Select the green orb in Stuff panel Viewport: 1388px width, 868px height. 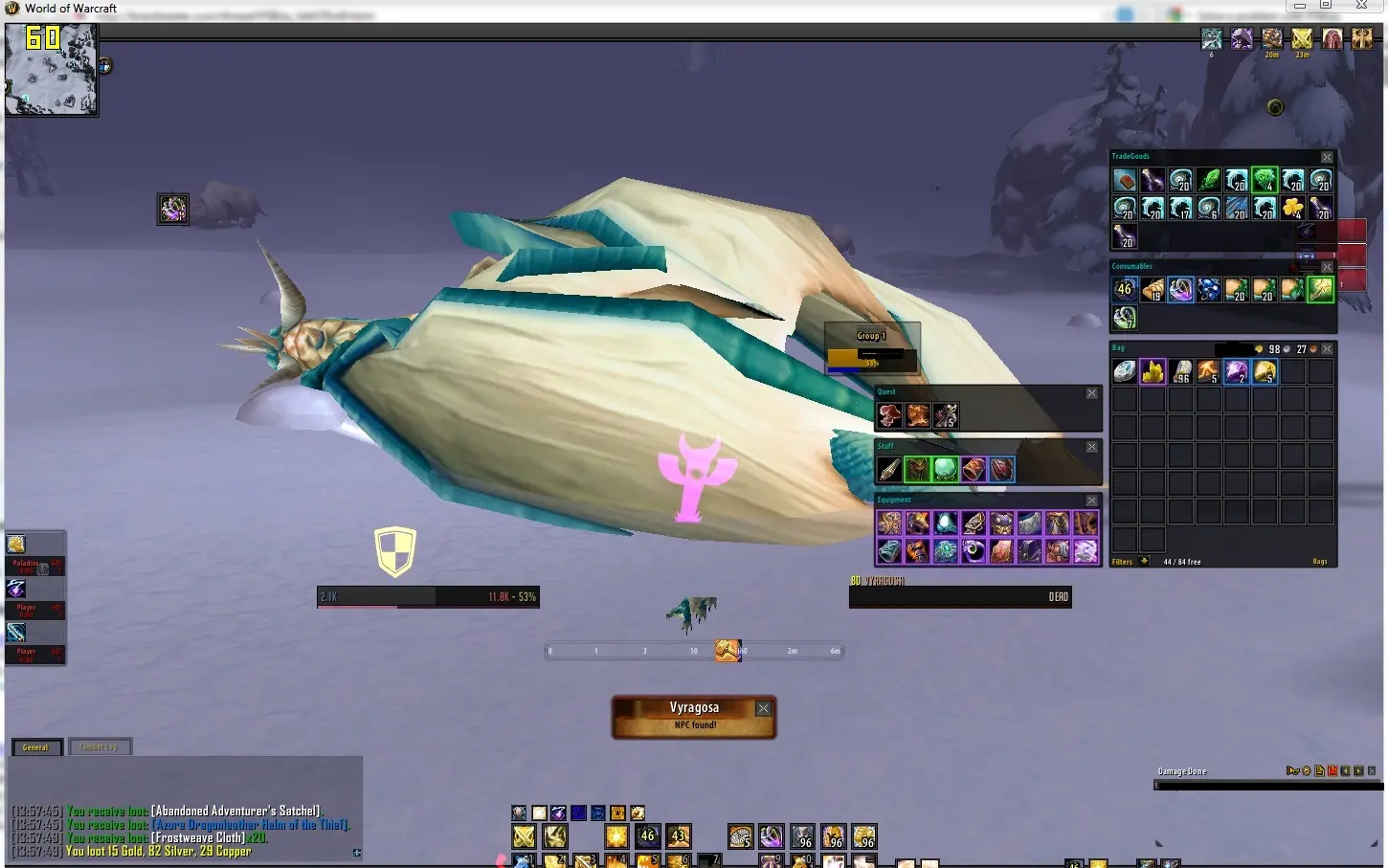[x=945, y=469]
